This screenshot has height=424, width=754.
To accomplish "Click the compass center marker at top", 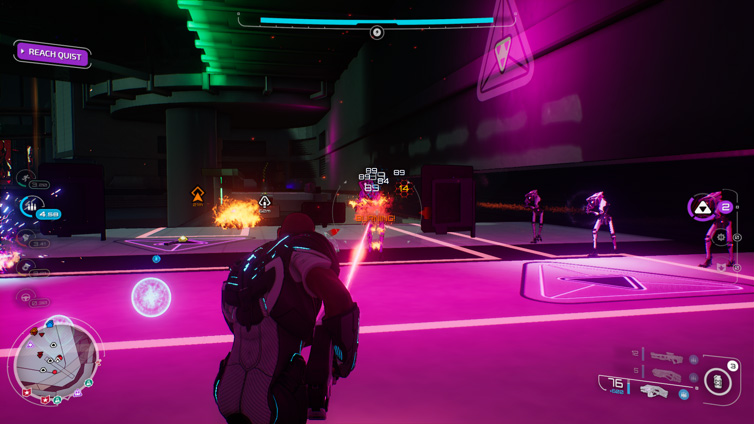I will pos(377,33).
